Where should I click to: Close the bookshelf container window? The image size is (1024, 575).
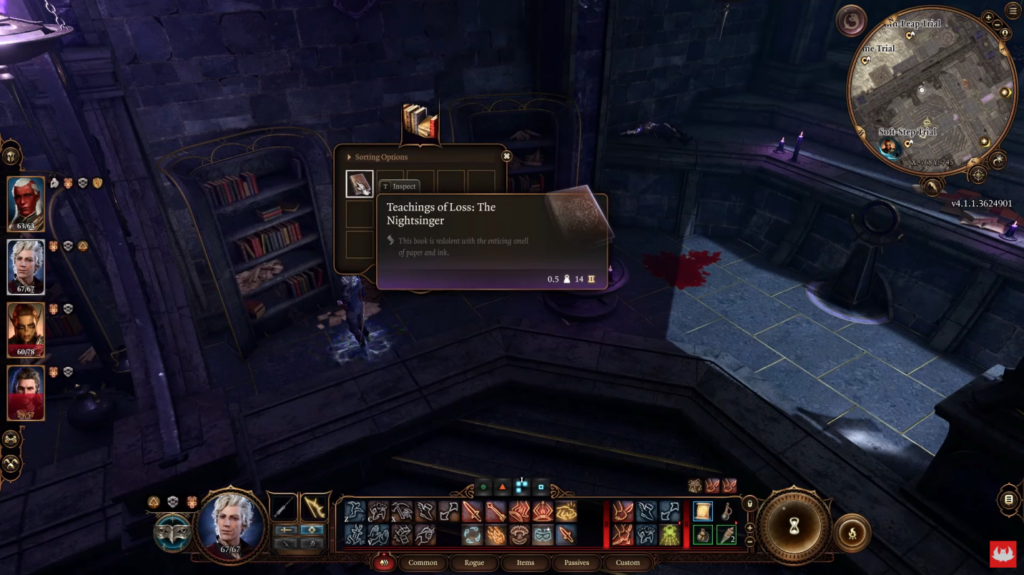tap(506, 156)
